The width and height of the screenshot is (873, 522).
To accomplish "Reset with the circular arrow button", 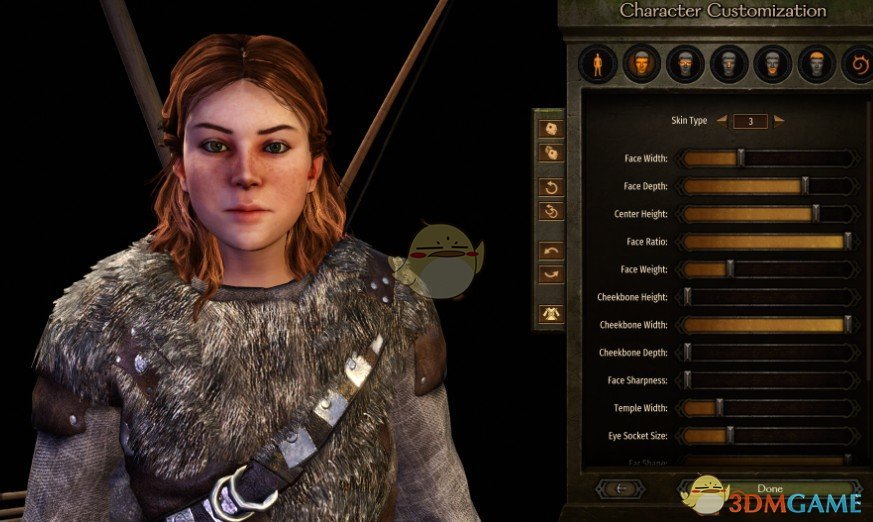I will pos(551,187).
